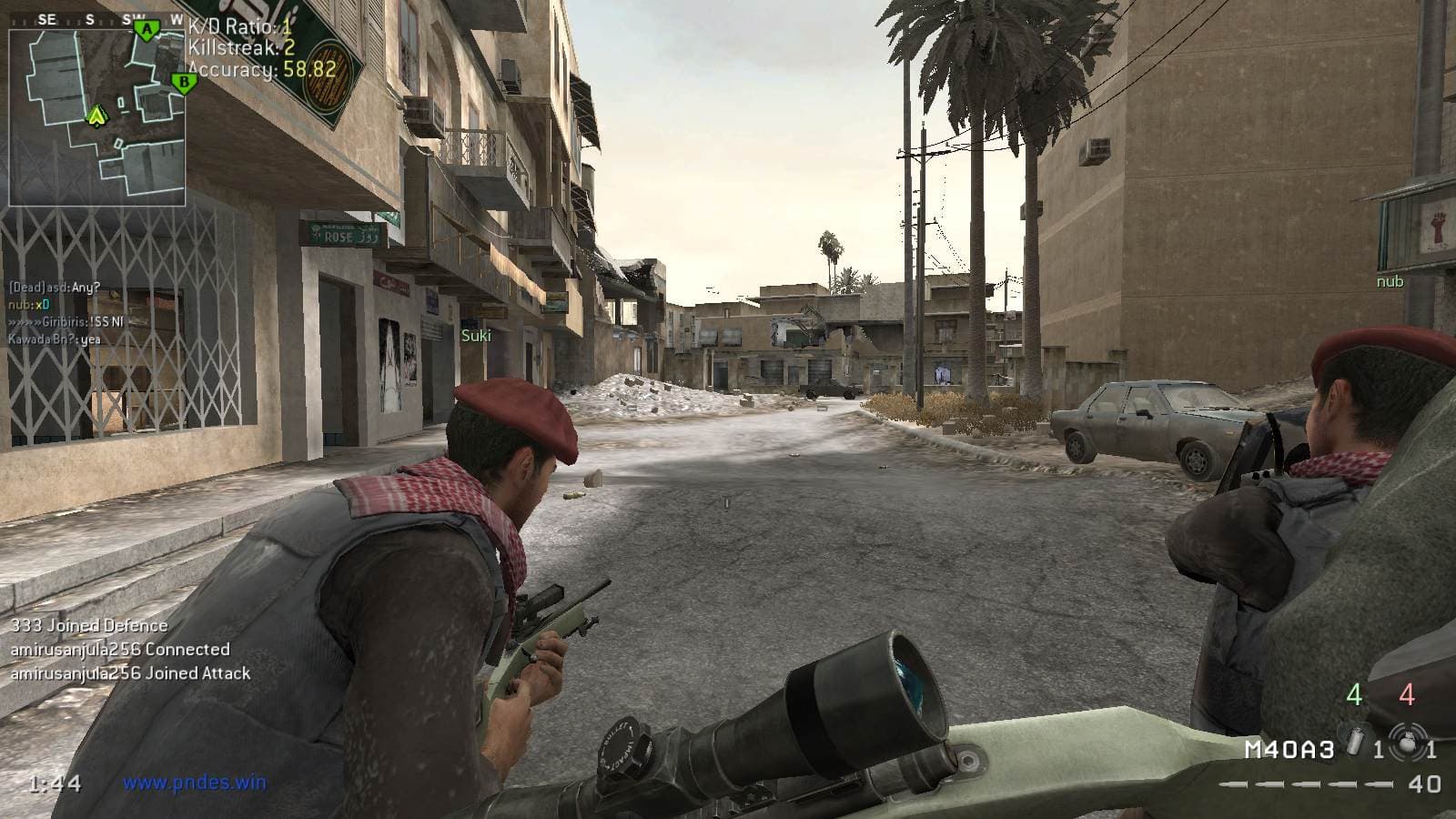Screen dimensions: 1456x819
Task: Select objective B marker on the minimap
Action: (x=184, y=83)
